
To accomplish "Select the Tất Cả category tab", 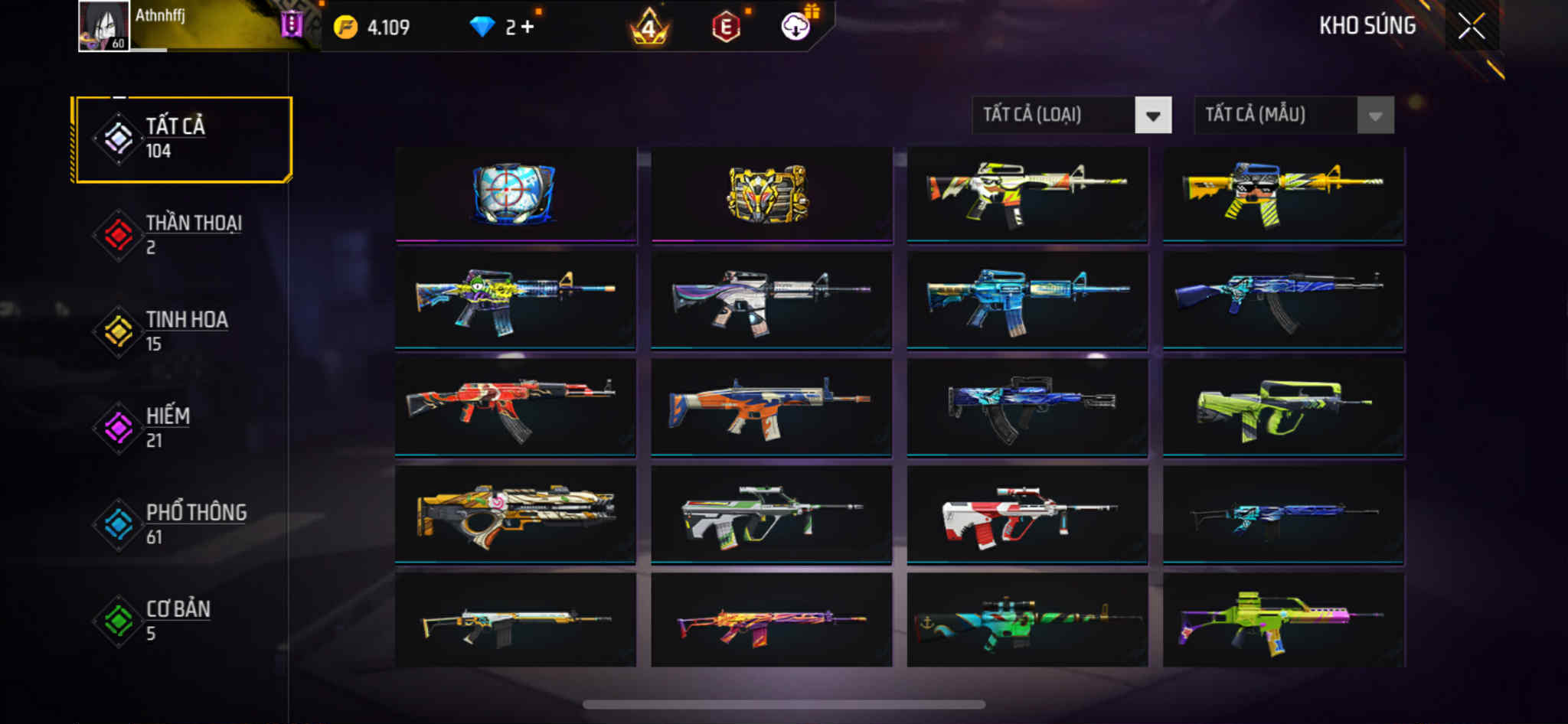I will click(182, 139).
